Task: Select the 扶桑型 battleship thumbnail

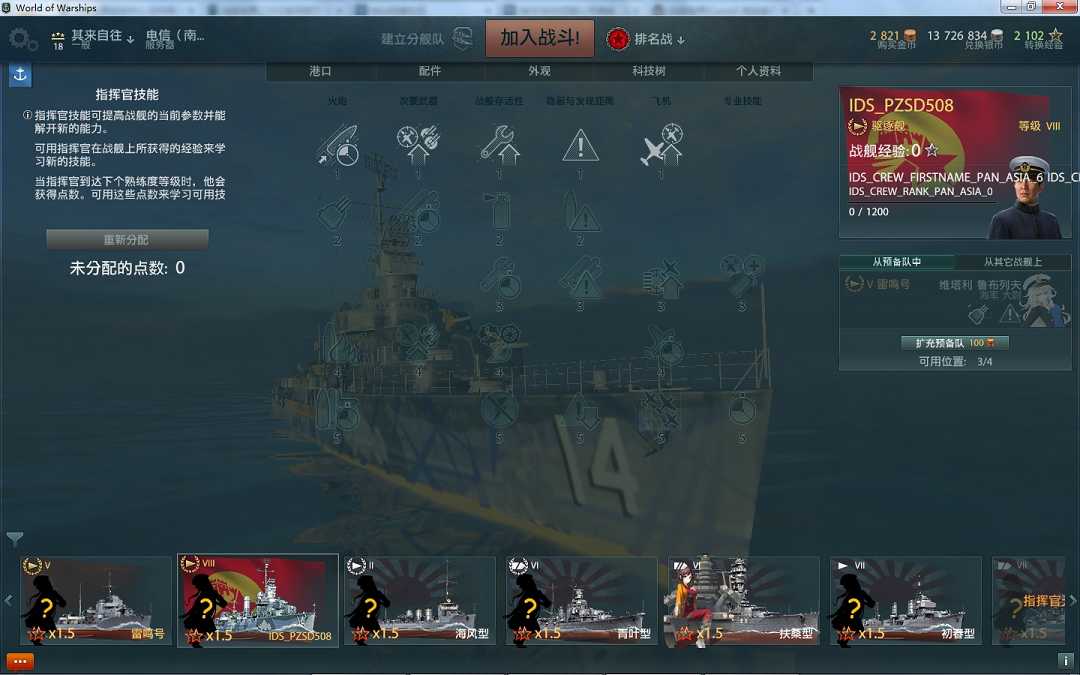Action: click(x=742, y=602)
